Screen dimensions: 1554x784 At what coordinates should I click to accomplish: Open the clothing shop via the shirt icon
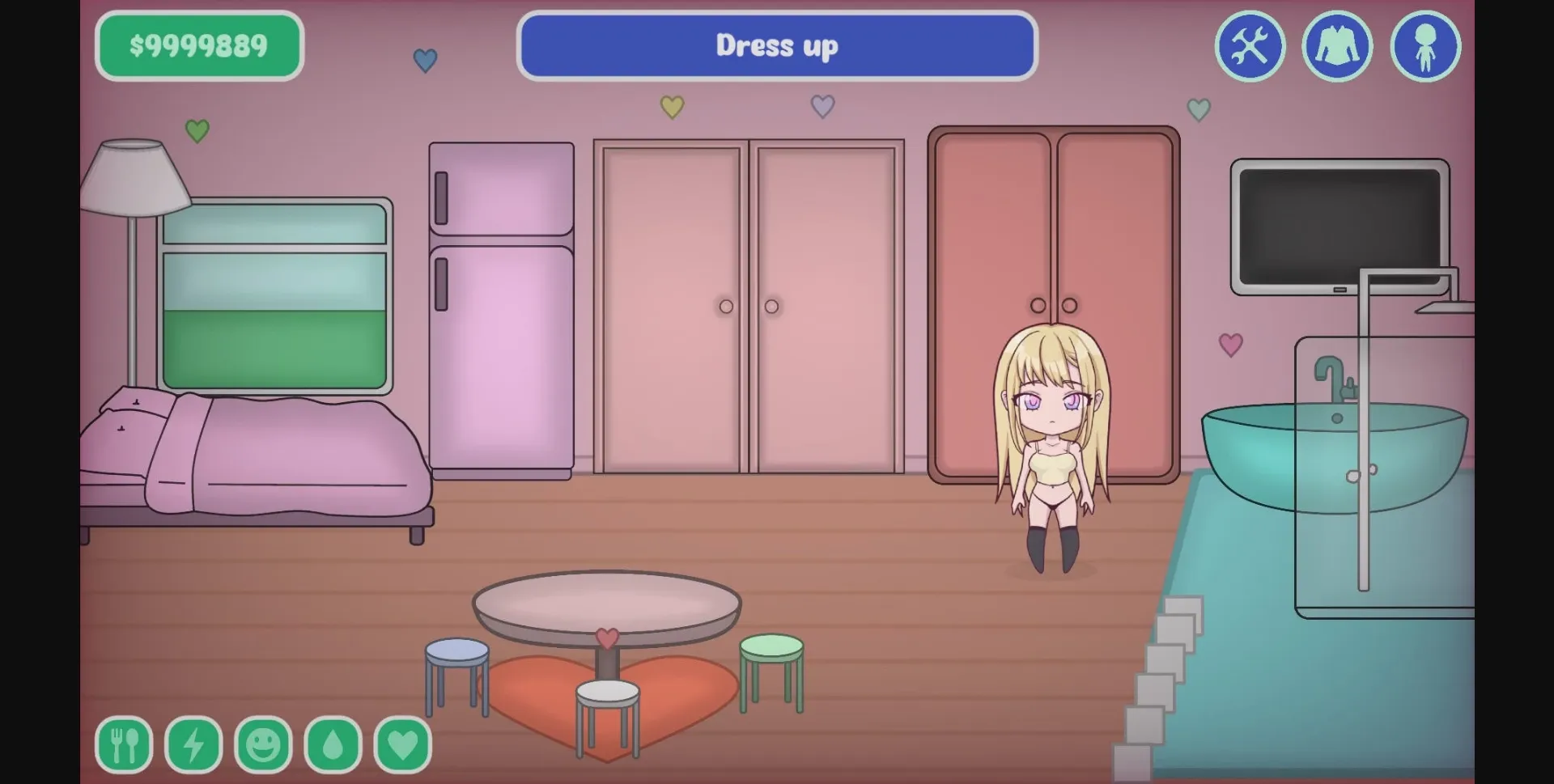(1337, 46)
